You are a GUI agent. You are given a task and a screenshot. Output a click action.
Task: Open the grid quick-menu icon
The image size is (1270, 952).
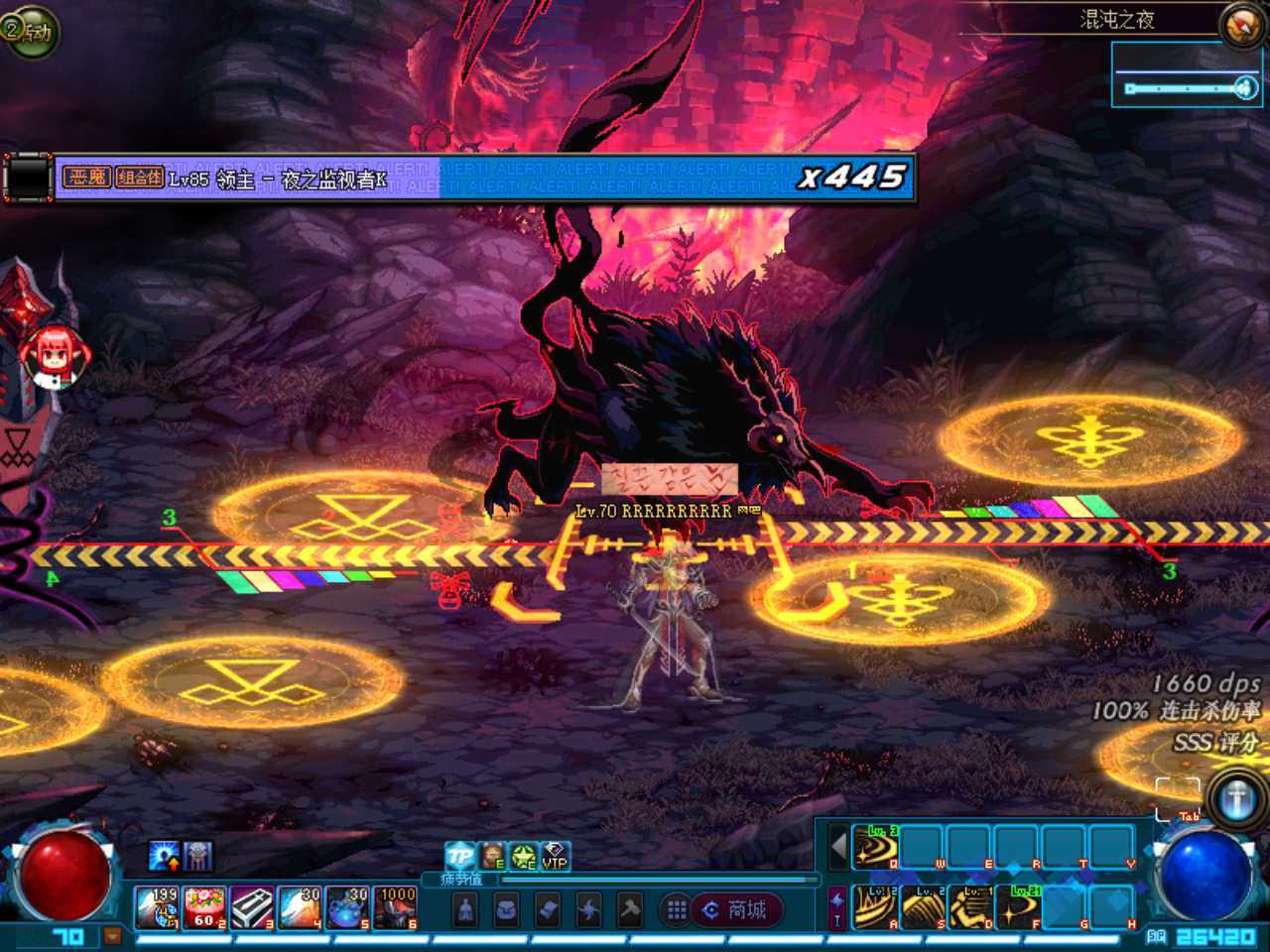(677, 907)
